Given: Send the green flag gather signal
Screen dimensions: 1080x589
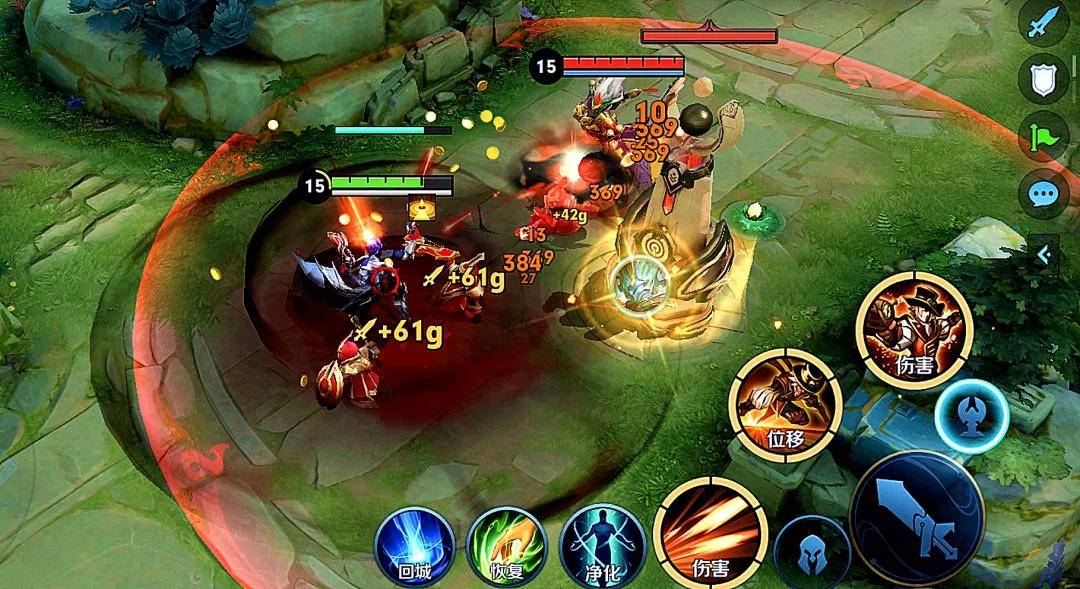Looking at the screenshot, I should click(x=1044, y=137).
